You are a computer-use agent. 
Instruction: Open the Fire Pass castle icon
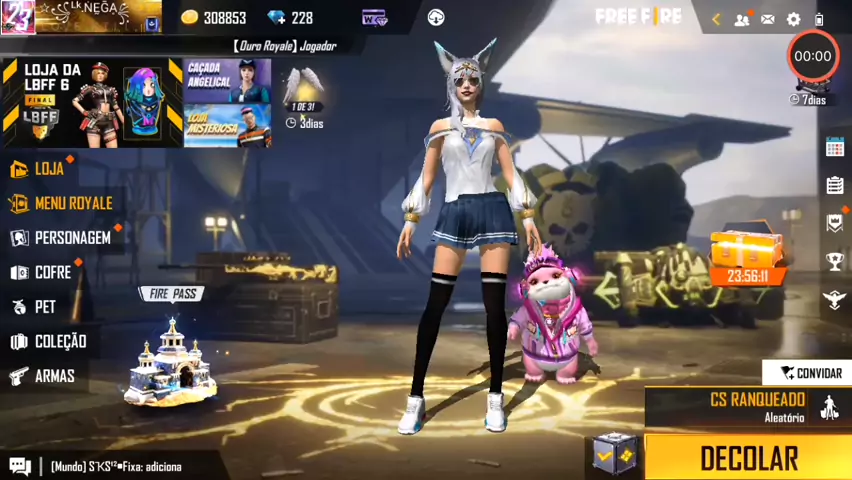point(170,360)
